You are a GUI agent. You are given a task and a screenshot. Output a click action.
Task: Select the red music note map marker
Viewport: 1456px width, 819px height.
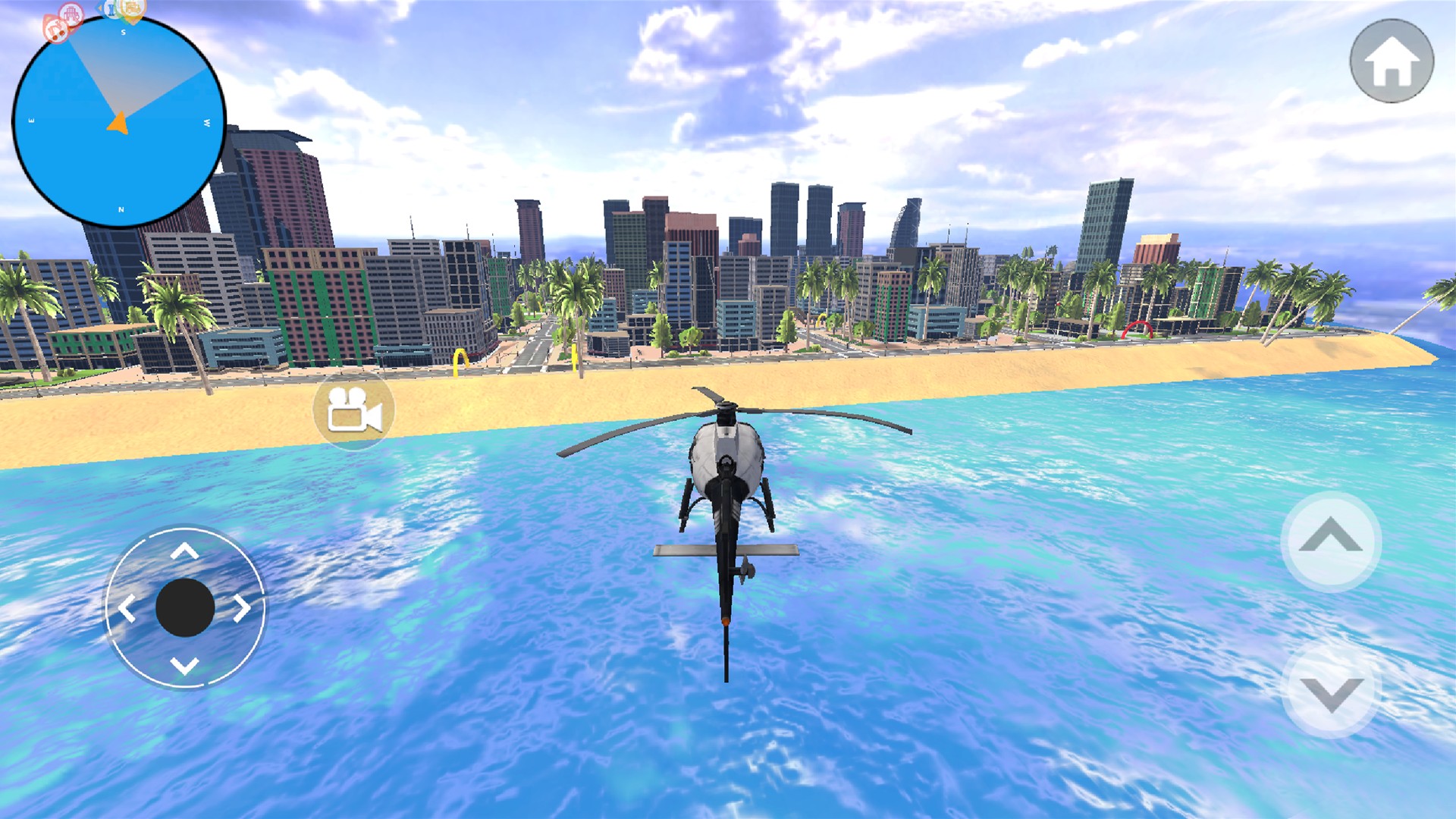click(55, 29)
